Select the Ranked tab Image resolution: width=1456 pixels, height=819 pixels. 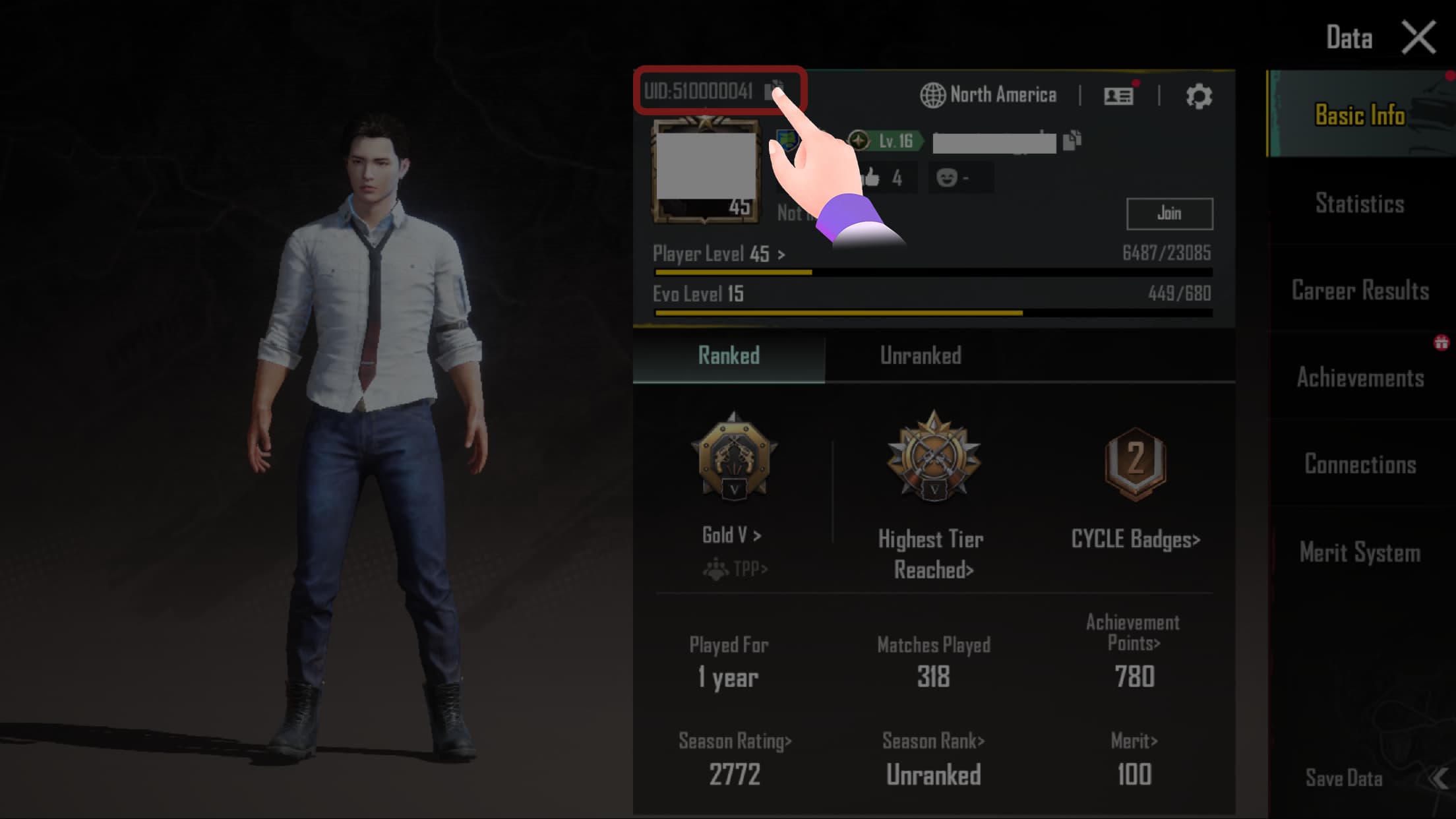point(729,356)
